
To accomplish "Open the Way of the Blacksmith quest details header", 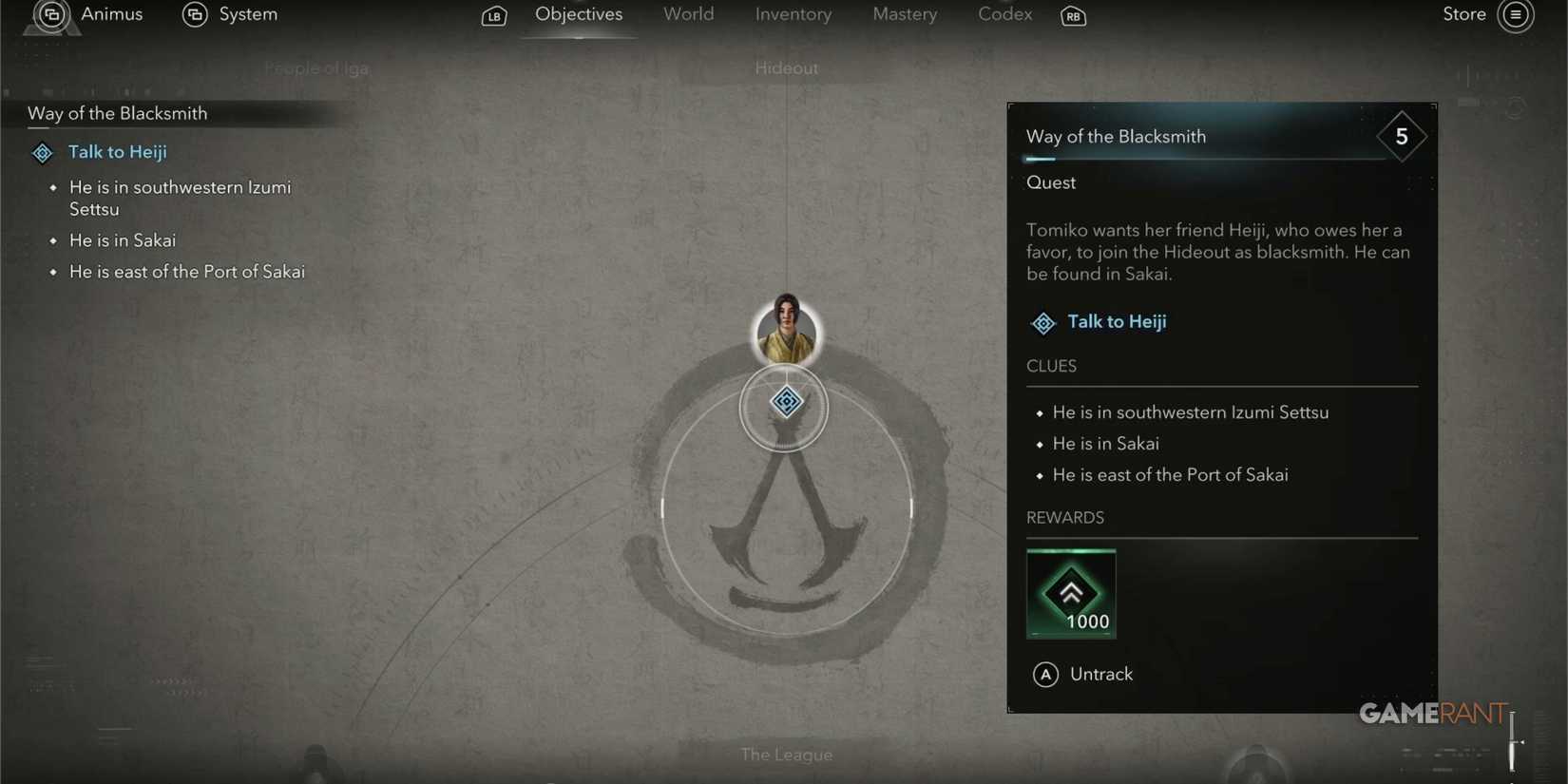I will click(1116, 136).
